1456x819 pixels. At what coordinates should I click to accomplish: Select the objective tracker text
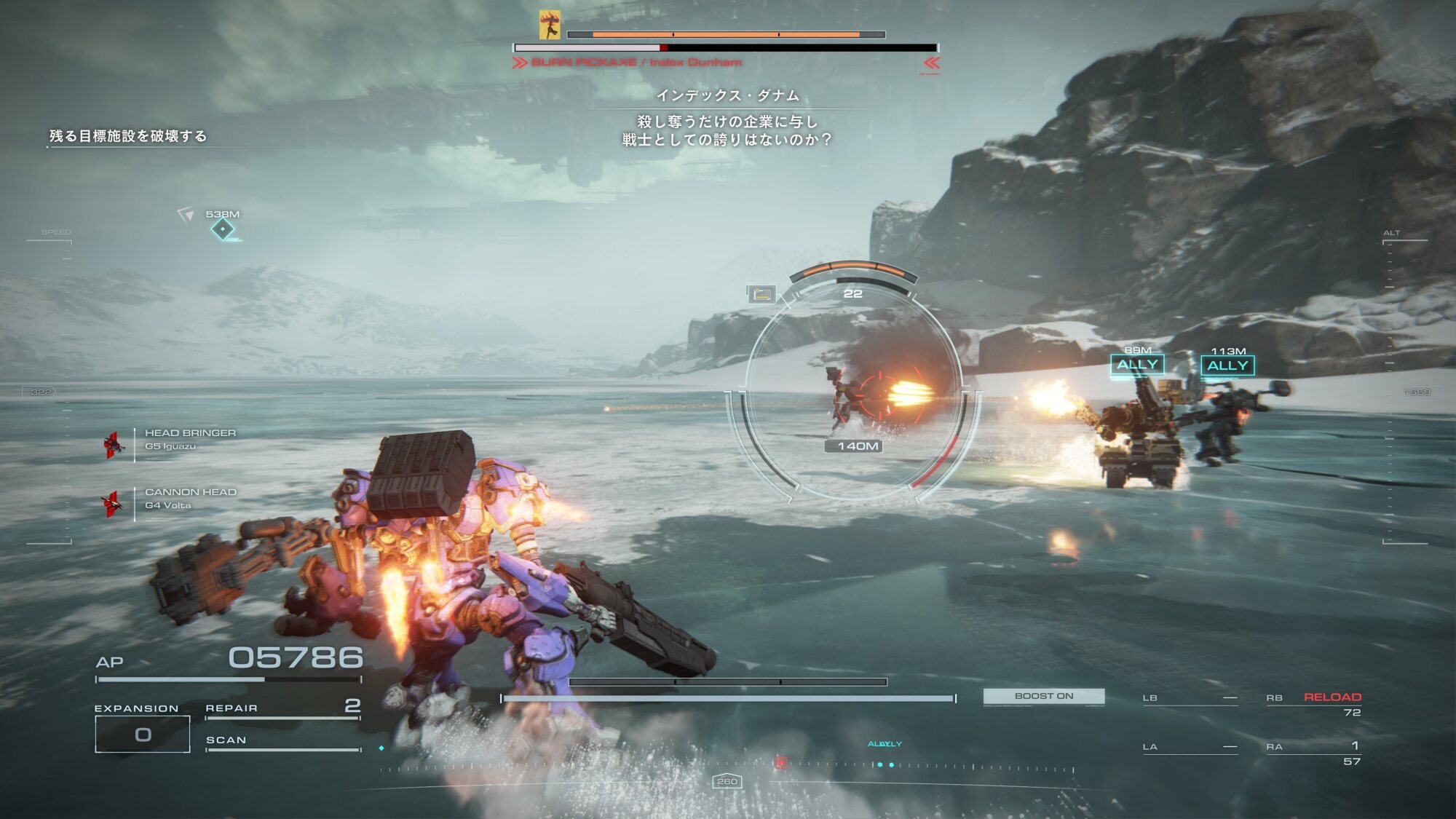[x=128, y=136]
